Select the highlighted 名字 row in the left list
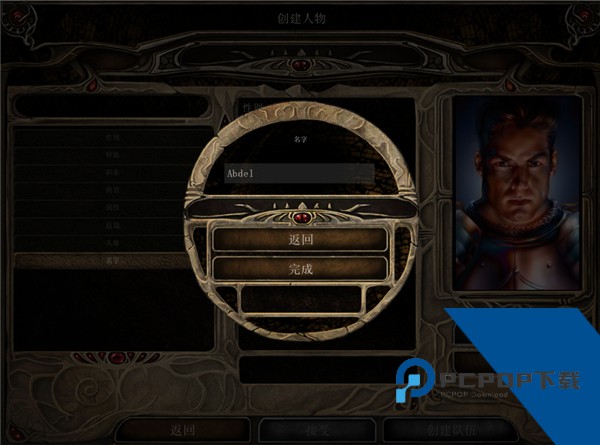The height and width of the screenshot is (445, 600). point(112,261)
